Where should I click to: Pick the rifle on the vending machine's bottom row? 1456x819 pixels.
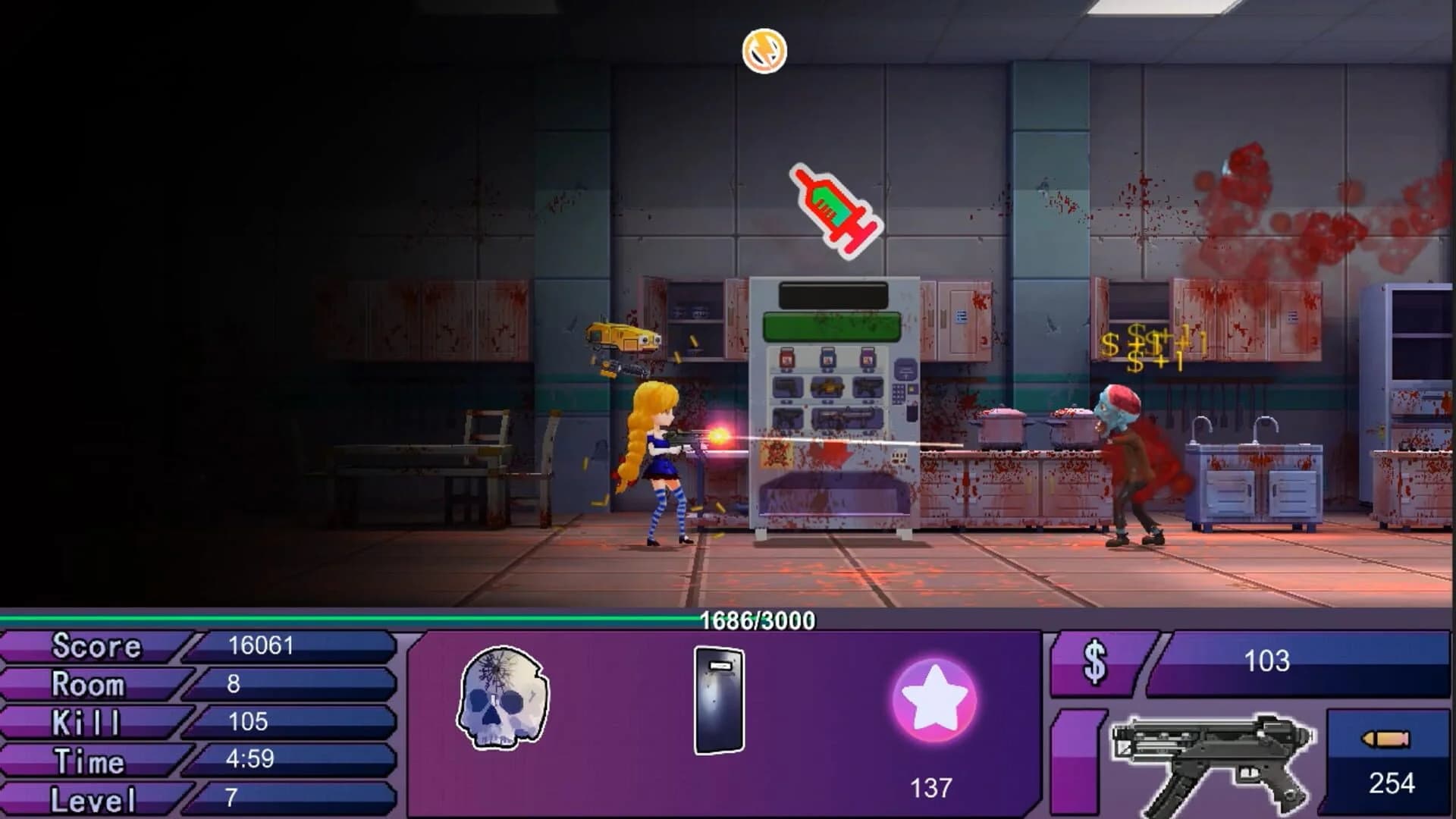click(846, 416)
